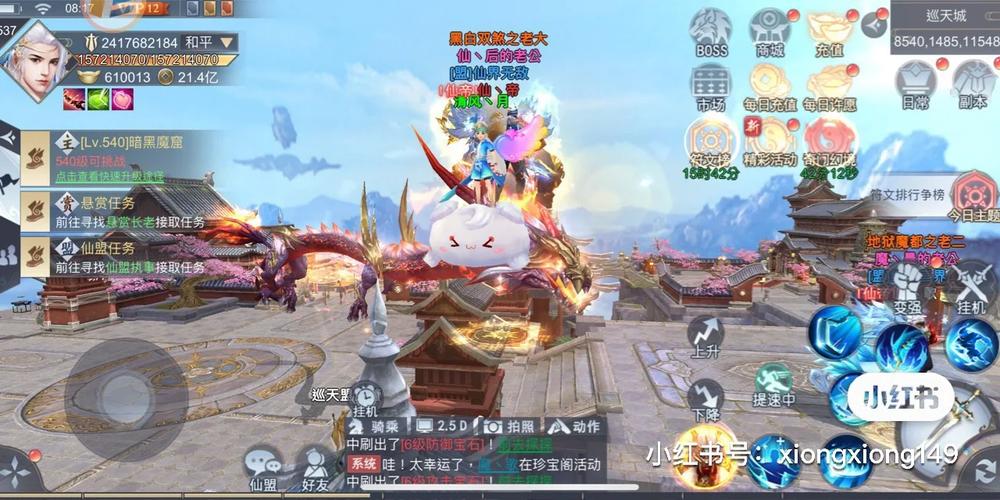Open the BOSS menu icon

click(x=710, y=30)
